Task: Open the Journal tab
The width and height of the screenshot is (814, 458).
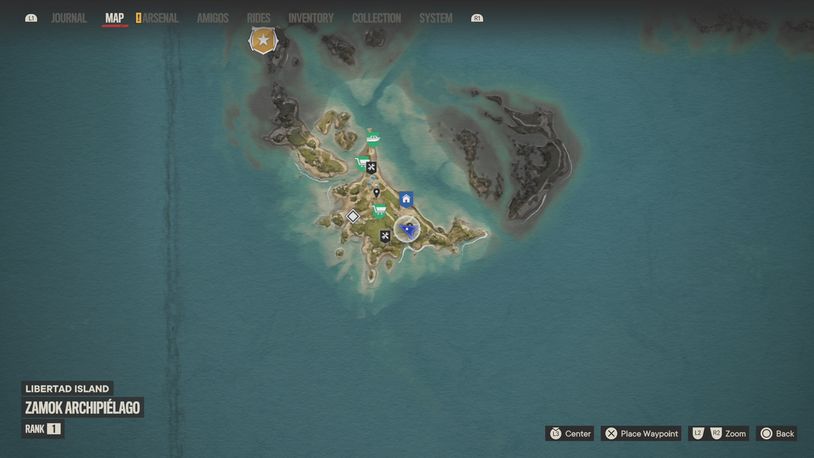Action: coord(69,18)
